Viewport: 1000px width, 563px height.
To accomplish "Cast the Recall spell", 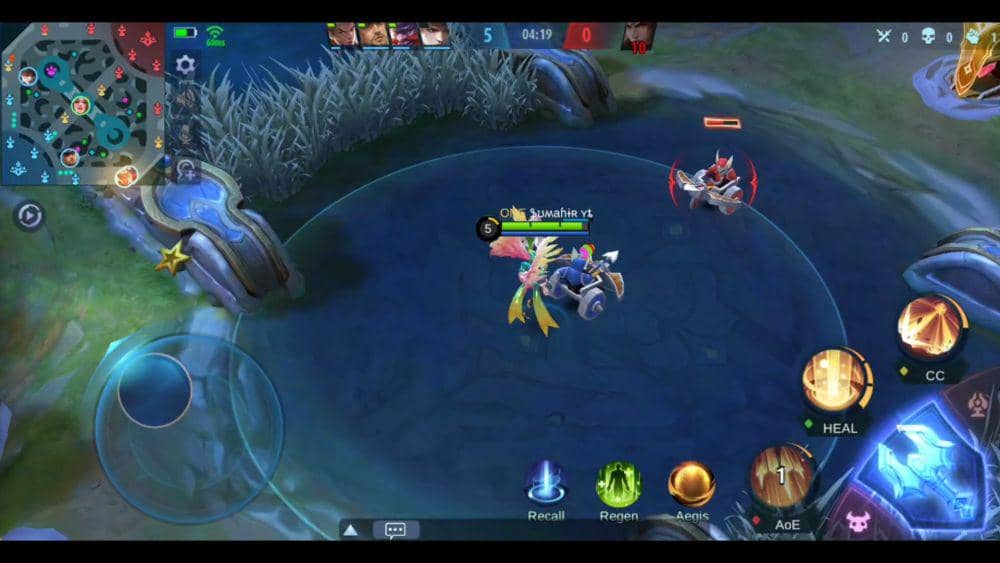I will pyautogui.click(x=546, y=483).
